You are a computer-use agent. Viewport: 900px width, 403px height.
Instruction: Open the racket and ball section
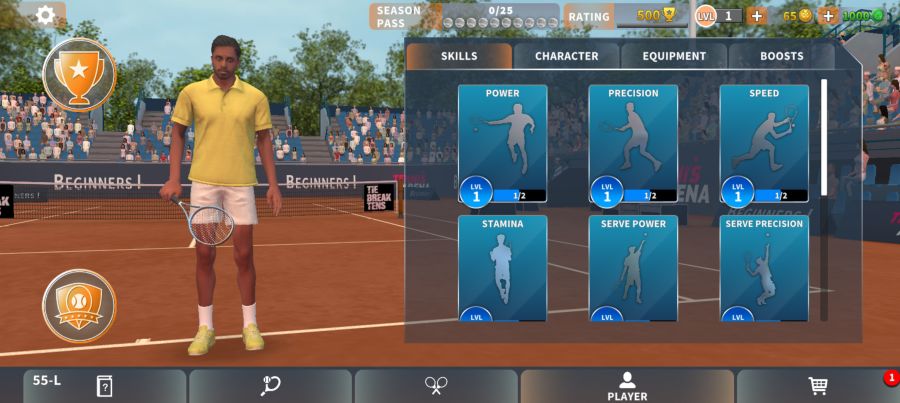pos(270,386)
